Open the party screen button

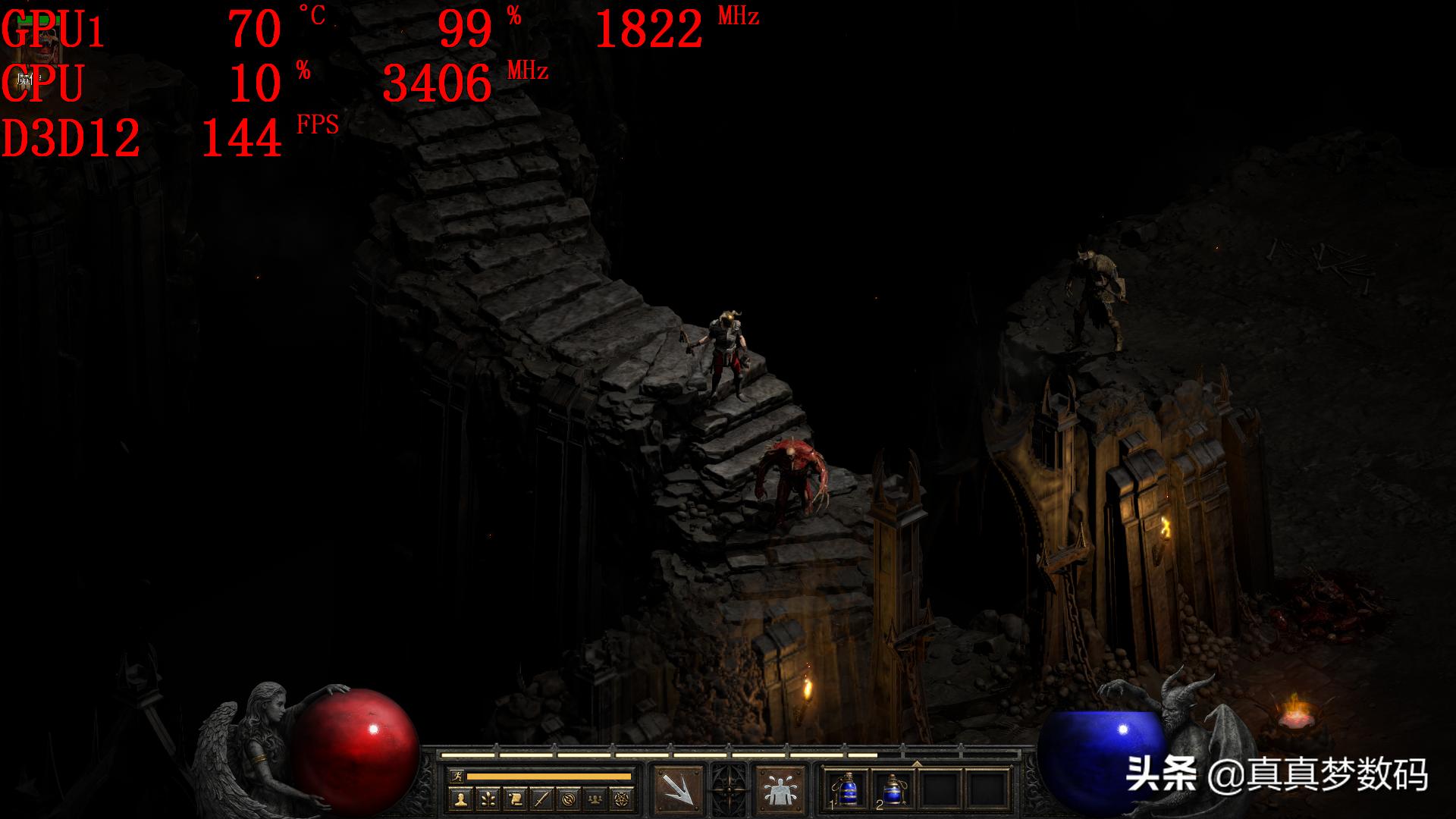pyautogui.click(x=596, y=798)
